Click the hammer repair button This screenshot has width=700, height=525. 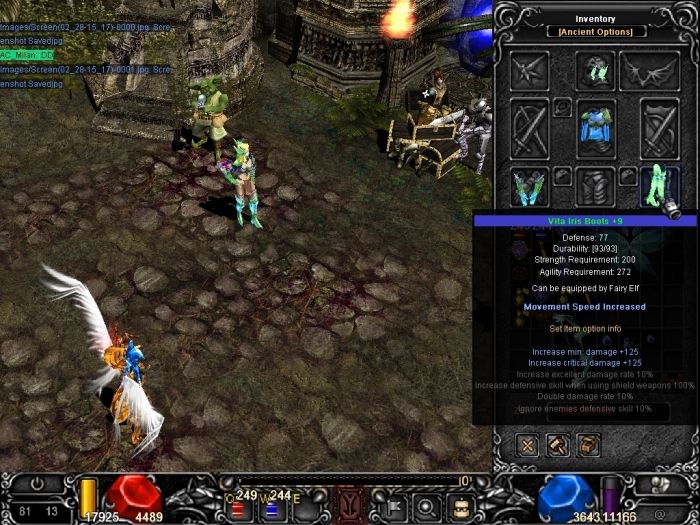click(x=558, y=445)
